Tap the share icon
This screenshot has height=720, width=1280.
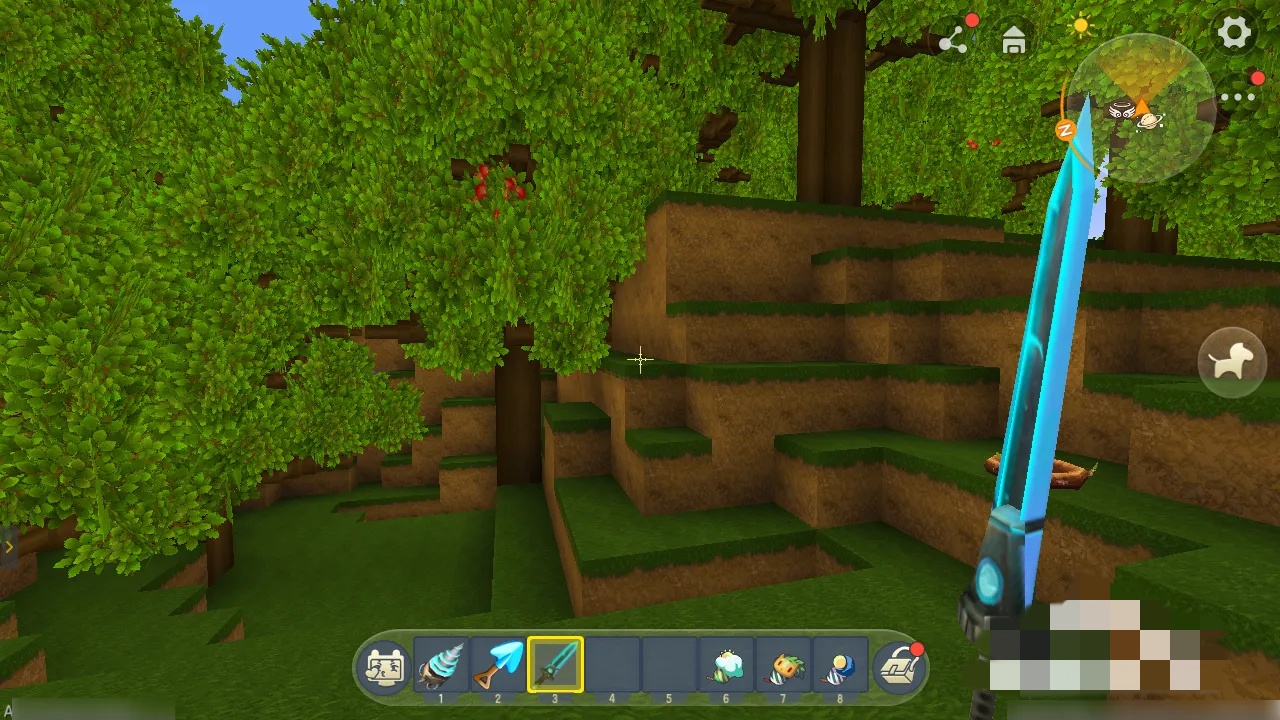click(953, 41)
